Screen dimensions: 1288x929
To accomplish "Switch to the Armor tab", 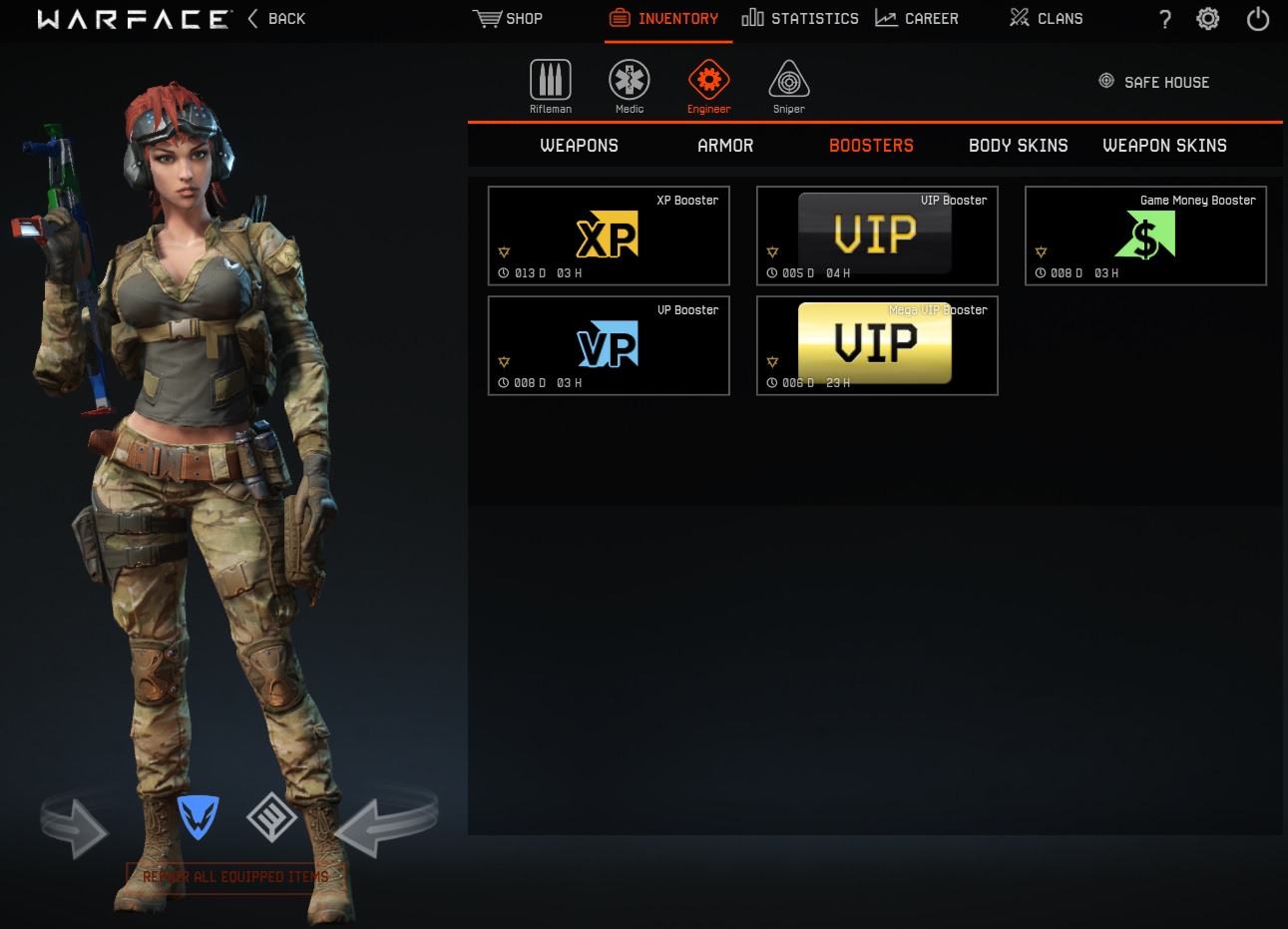I will pos(725,145).
